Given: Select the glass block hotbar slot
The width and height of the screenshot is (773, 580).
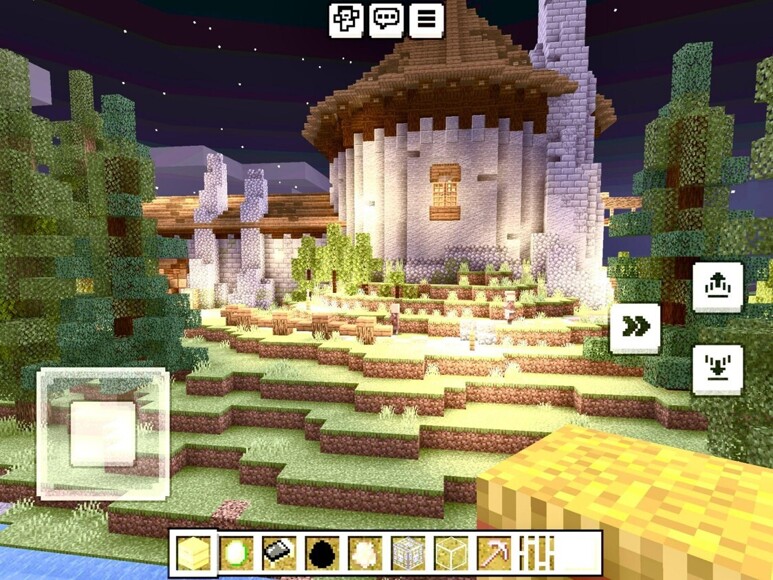Looking at the screenshot, I should click(451, 553).
